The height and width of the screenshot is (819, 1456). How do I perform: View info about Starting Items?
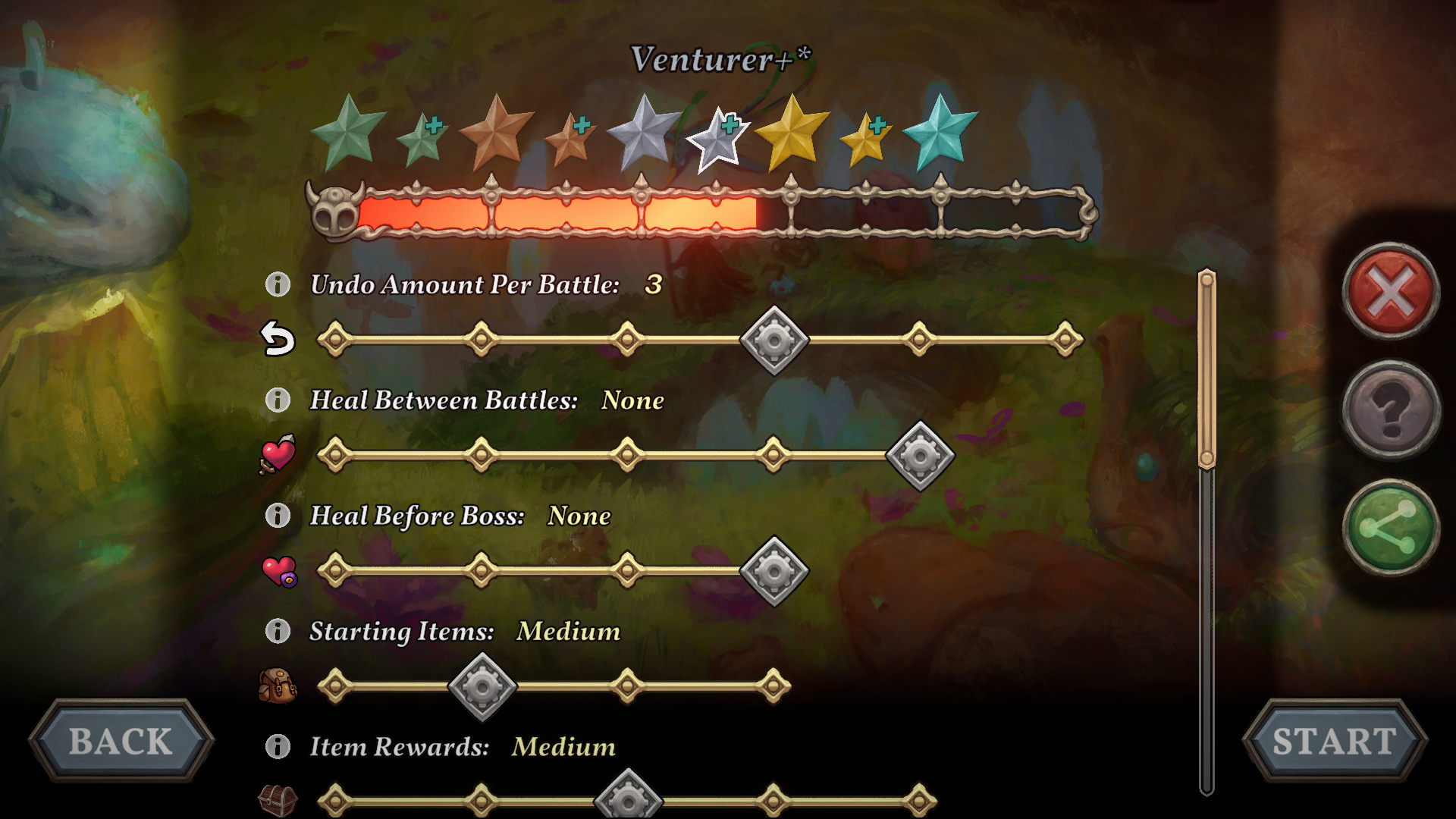click(x=278, y=631)
